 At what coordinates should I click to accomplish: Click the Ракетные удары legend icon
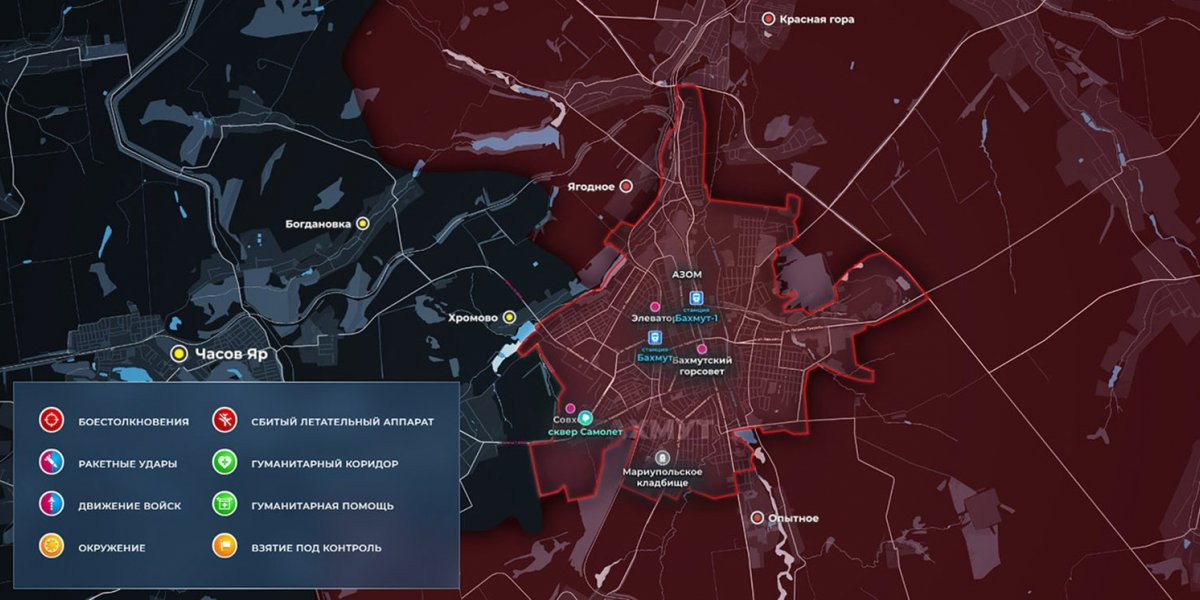[x=51, y=463]
